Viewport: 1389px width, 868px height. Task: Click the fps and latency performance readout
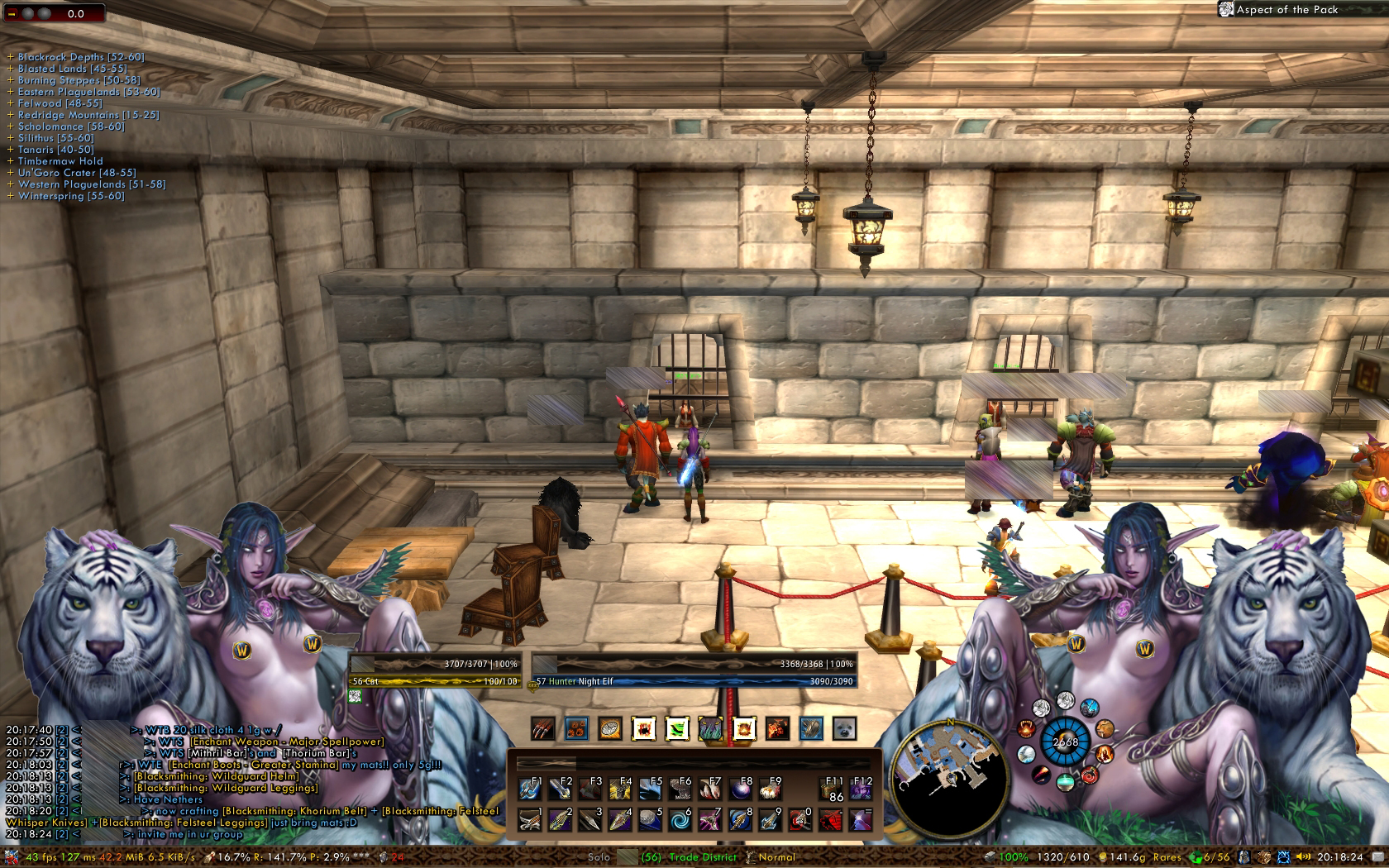pyautogui.click(x=58, y=857)
